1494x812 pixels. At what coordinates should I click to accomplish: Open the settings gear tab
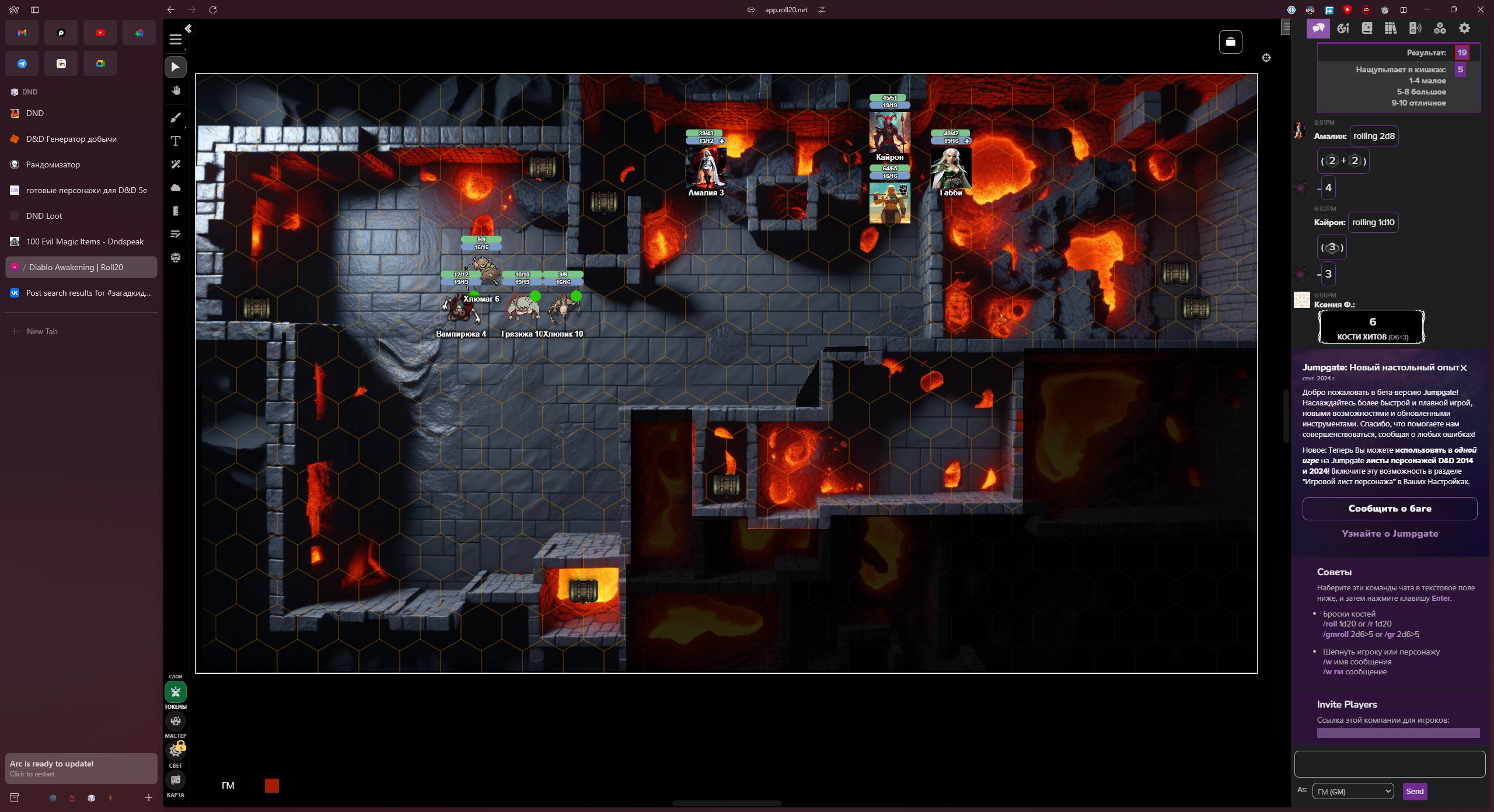1464,28
